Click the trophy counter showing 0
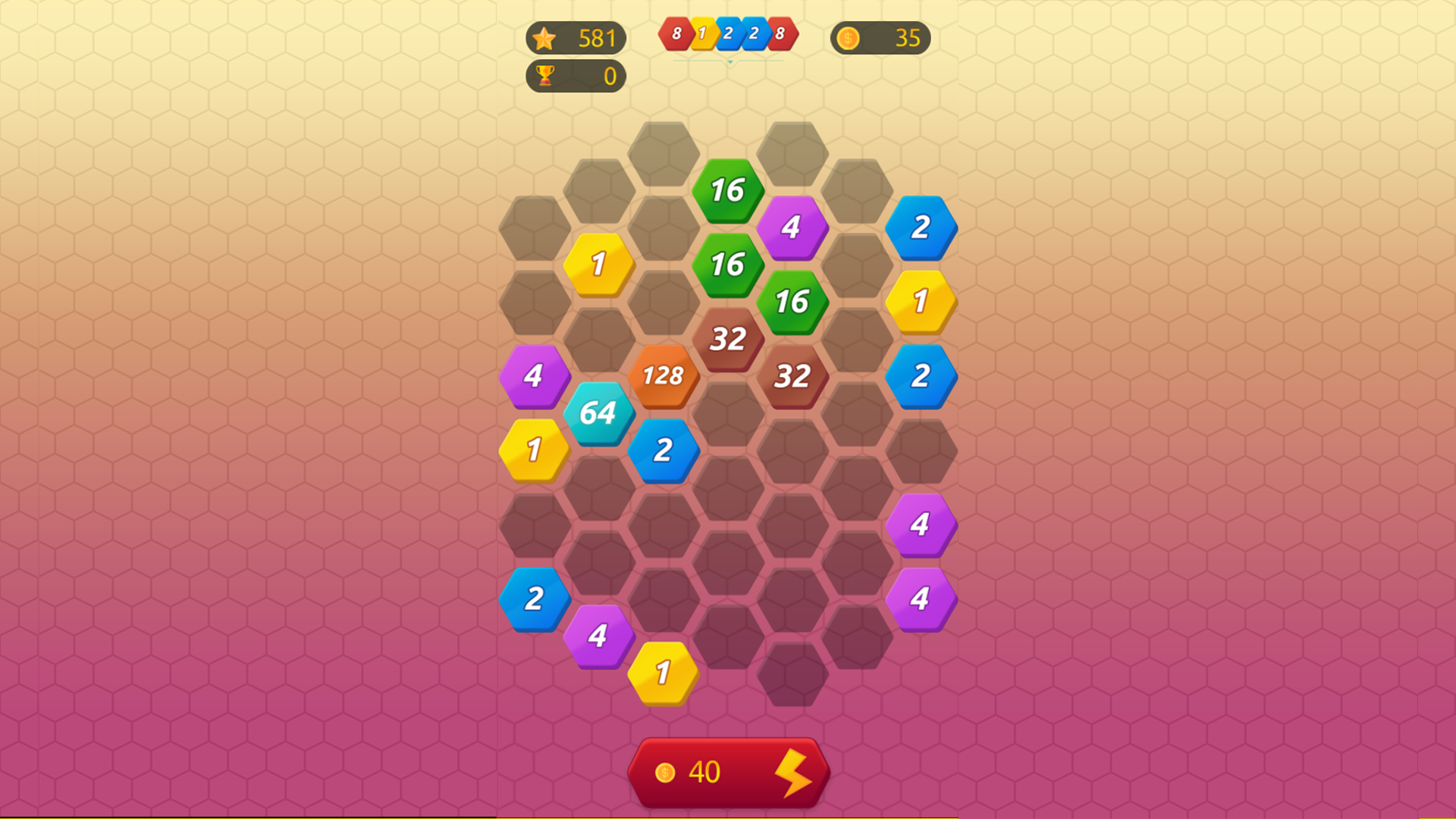The height and width of the screenshot is (819, 1456). pos(576,76)
